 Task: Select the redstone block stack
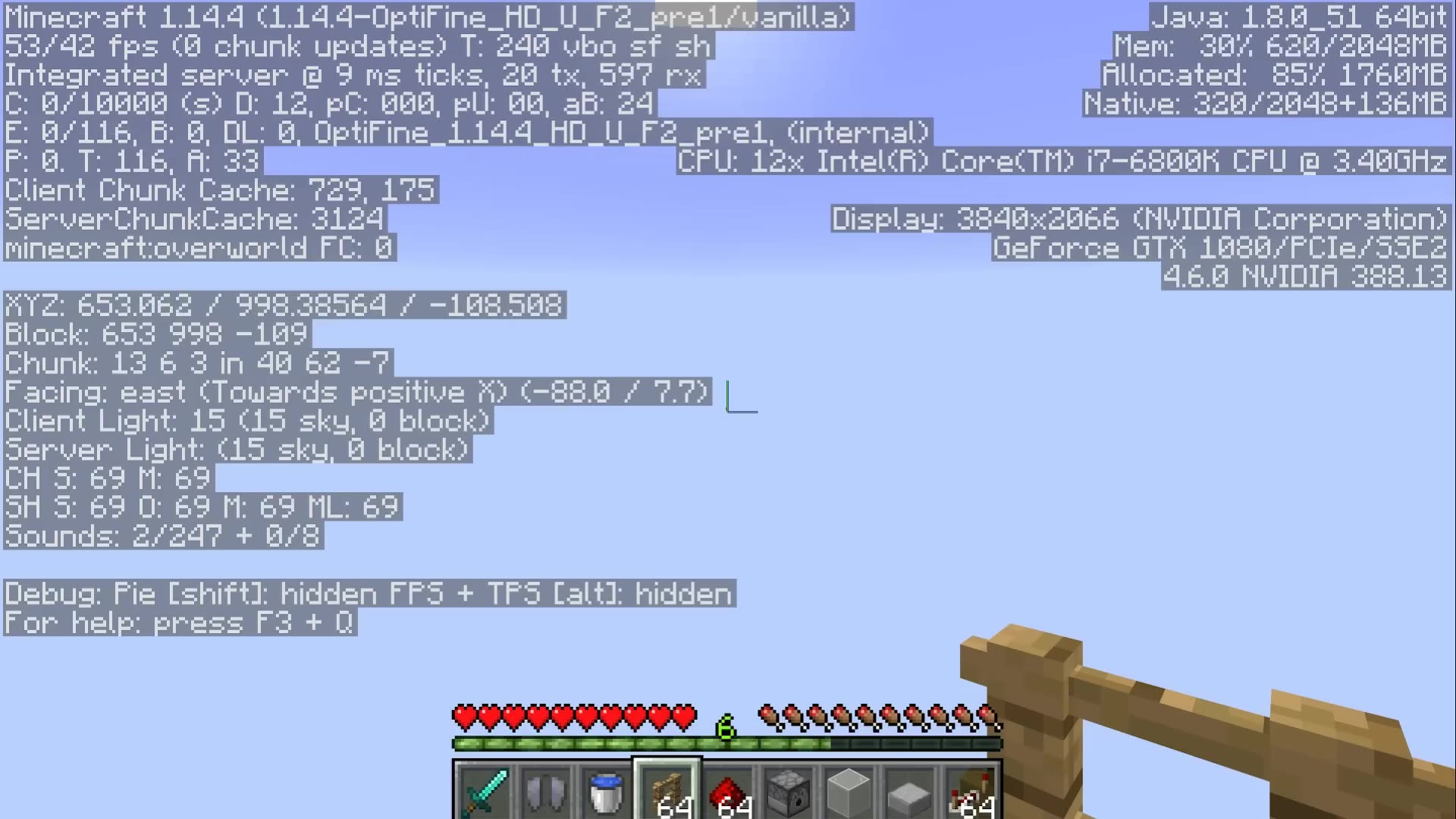tap(727, 792)
